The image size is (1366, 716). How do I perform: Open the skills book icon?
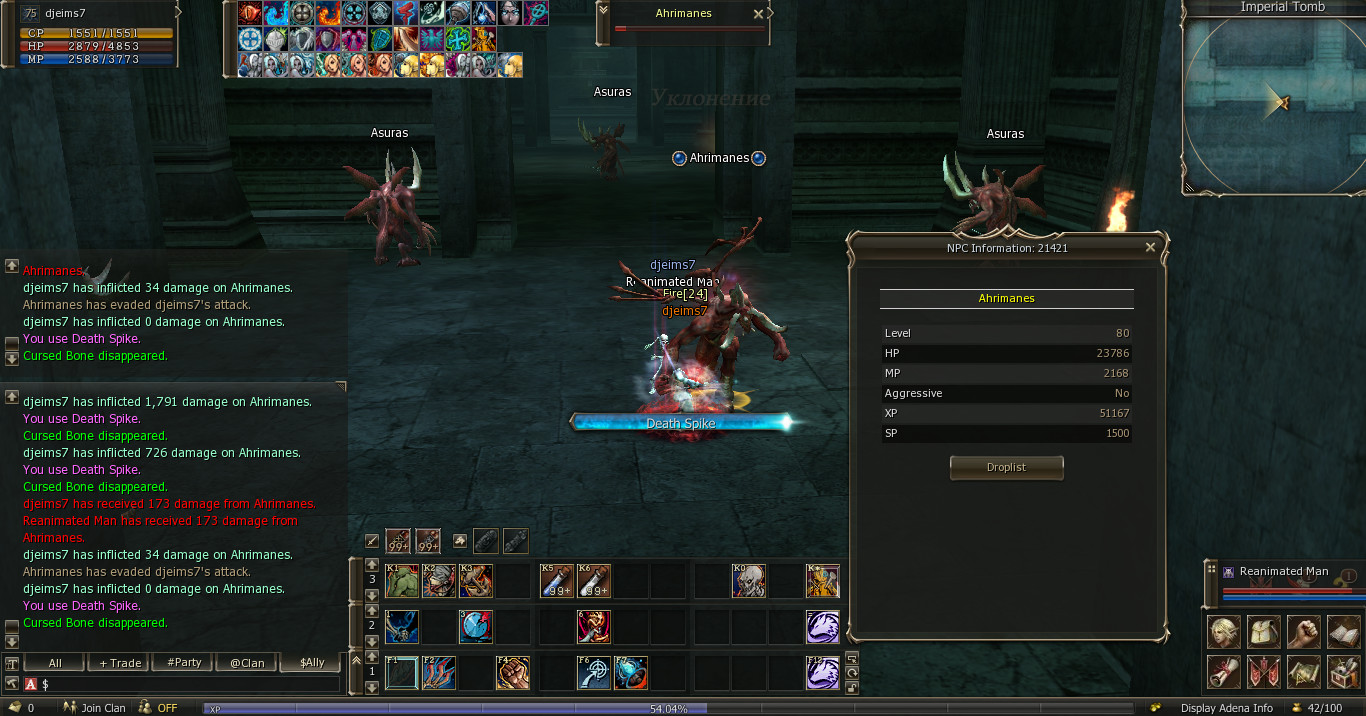pos(1344,632)
